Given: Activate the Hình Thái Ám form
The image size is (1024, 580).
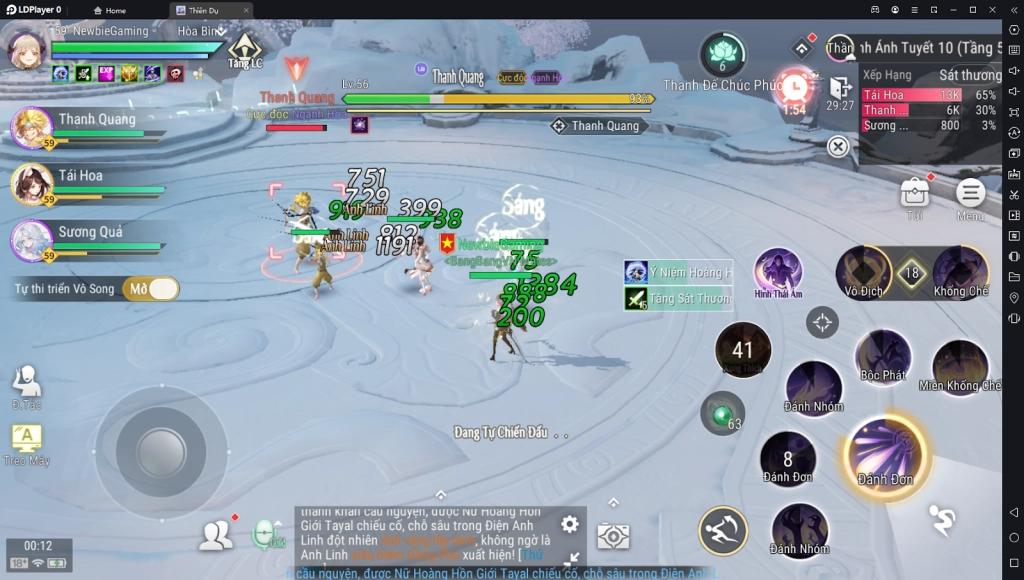Looking at the screenshot, I should click(778, 271).
